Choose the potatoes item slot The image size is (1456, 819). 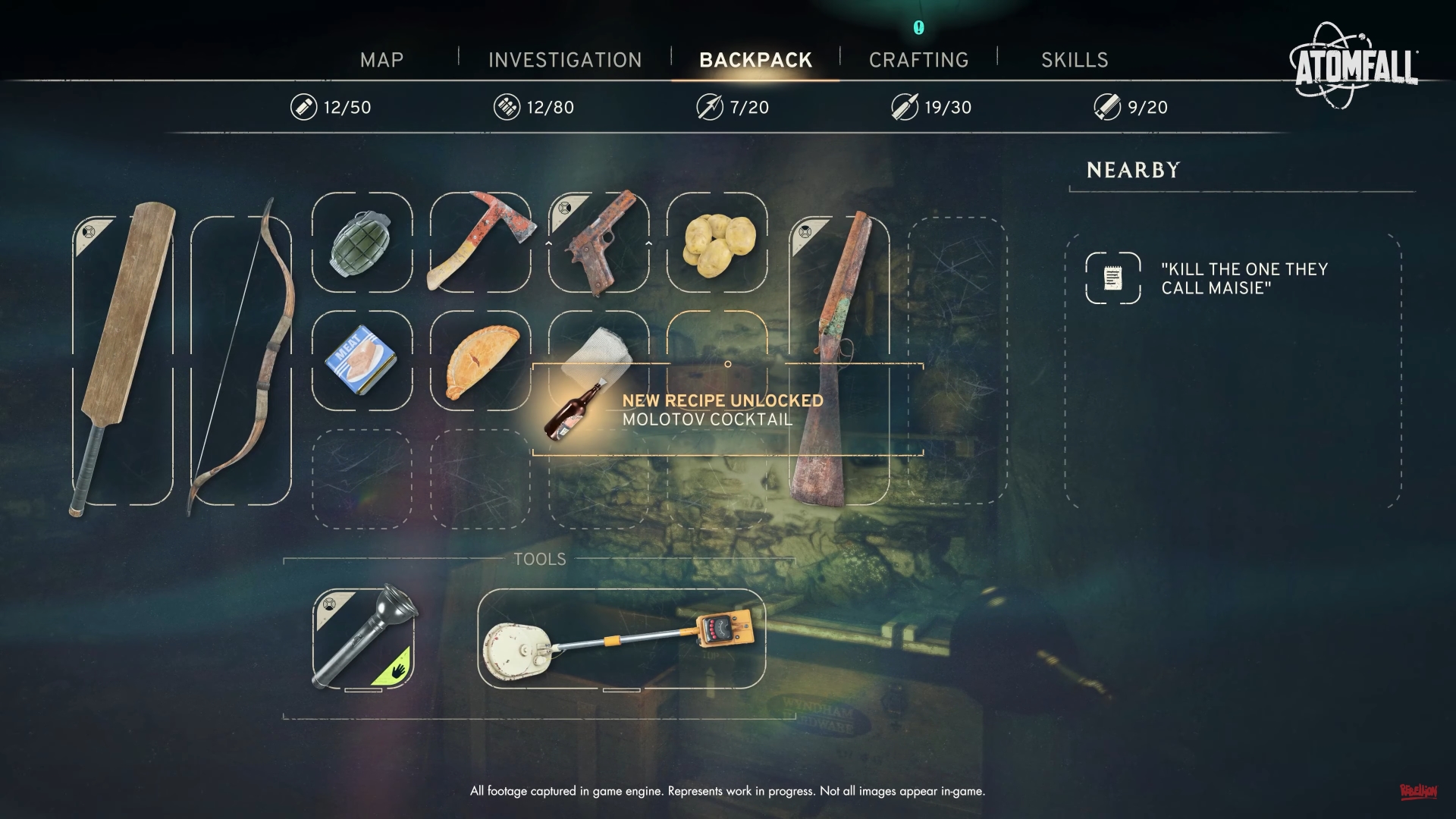[x=717, y=242]
